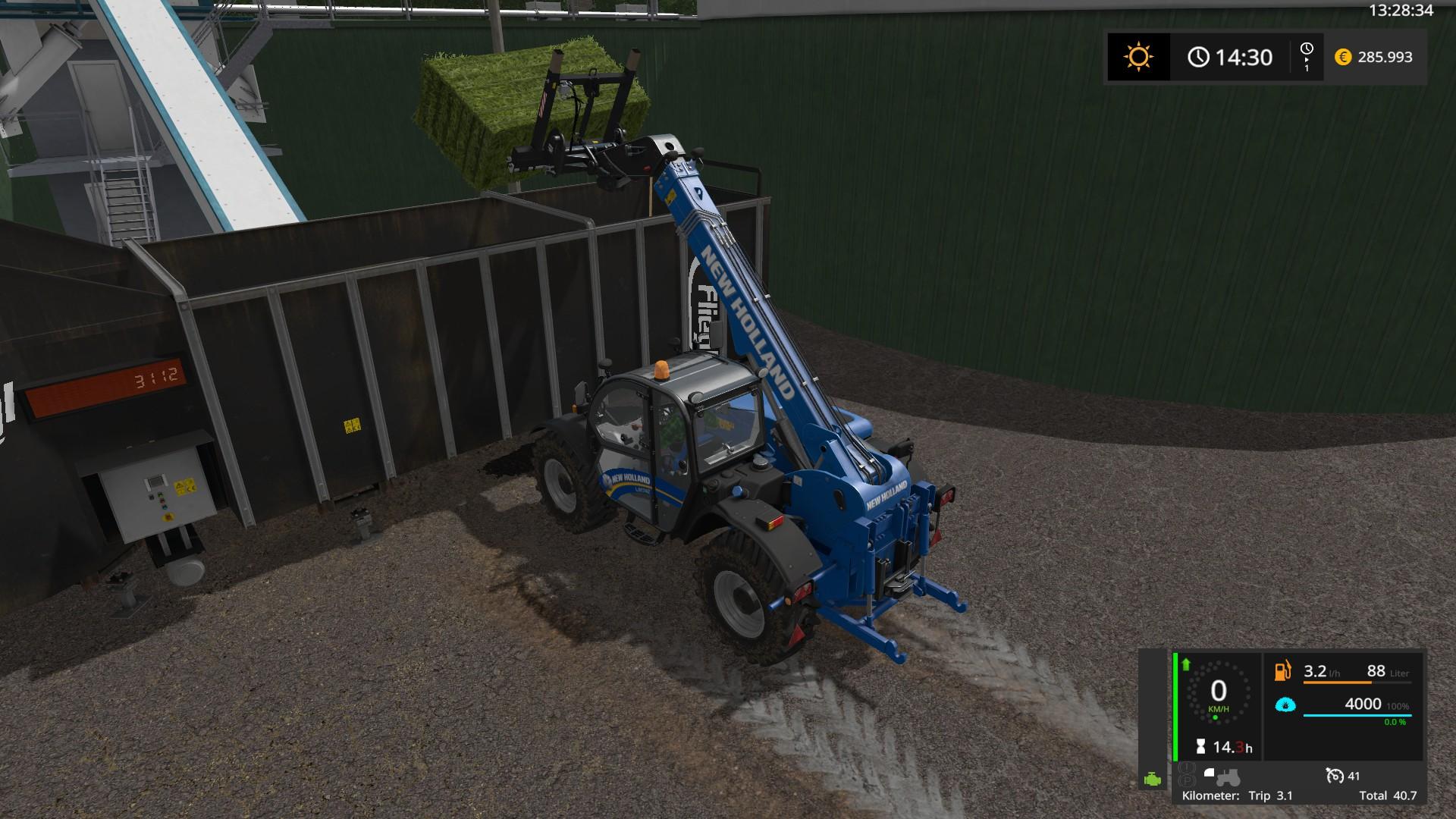
Task: Click the euro coin money icon
Action: coord(1343,57)
